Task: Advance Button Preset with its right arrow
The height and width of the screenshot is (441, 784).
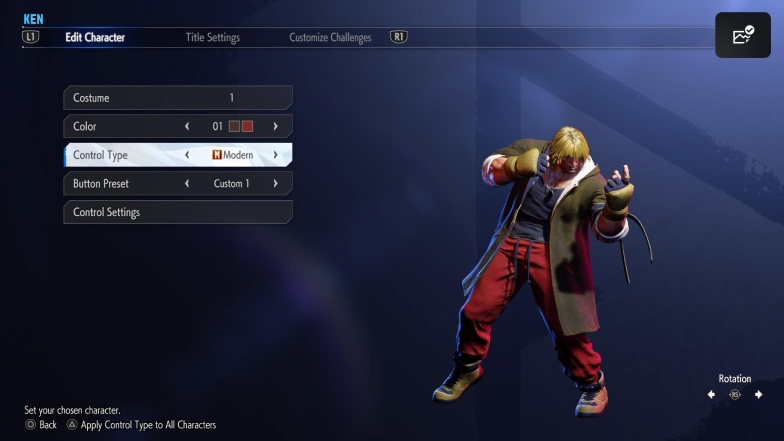Action: tap(275, 184)
